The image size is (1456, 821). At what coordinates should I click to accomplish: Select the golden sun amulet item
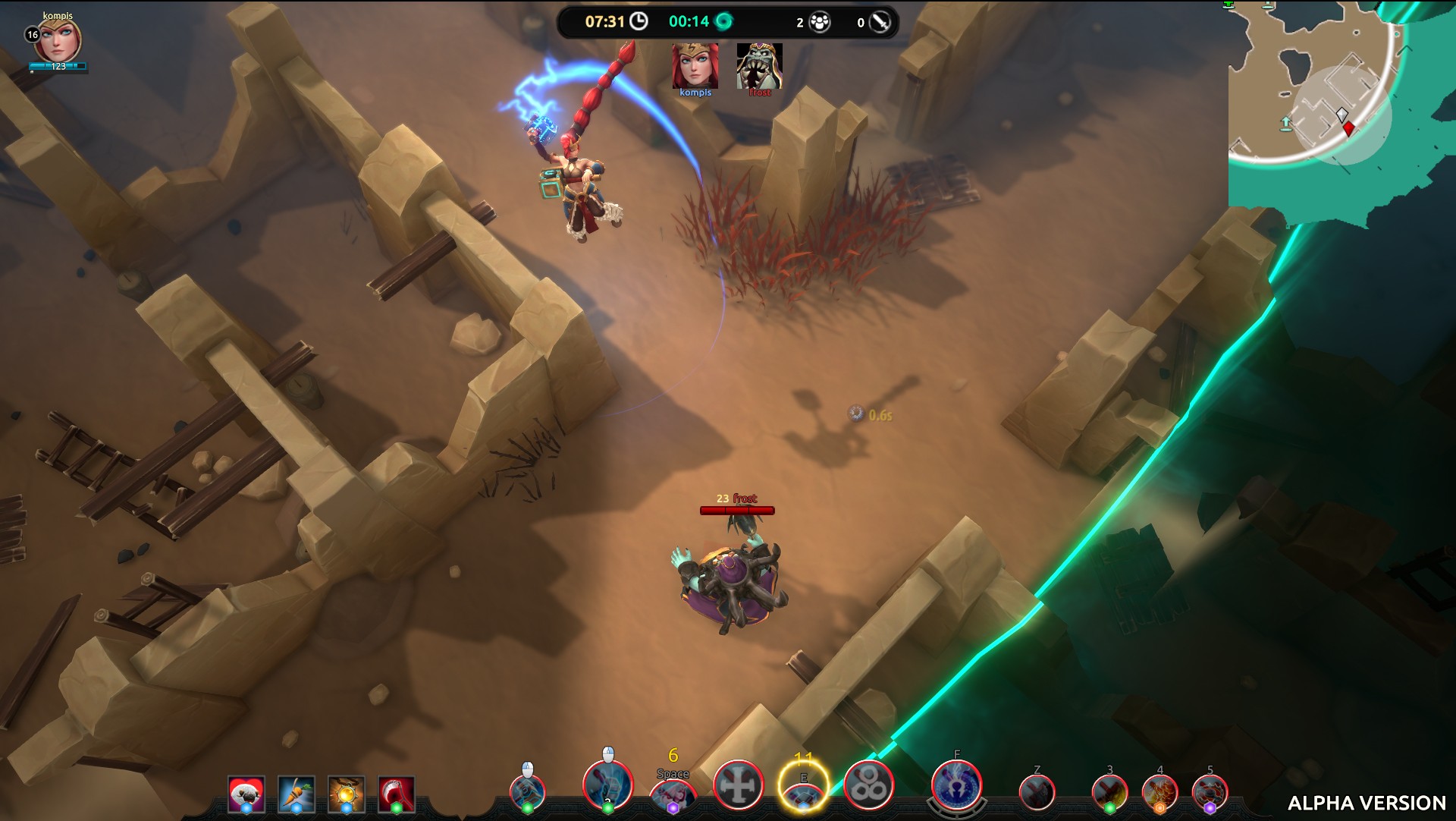[x=347, y=794]
